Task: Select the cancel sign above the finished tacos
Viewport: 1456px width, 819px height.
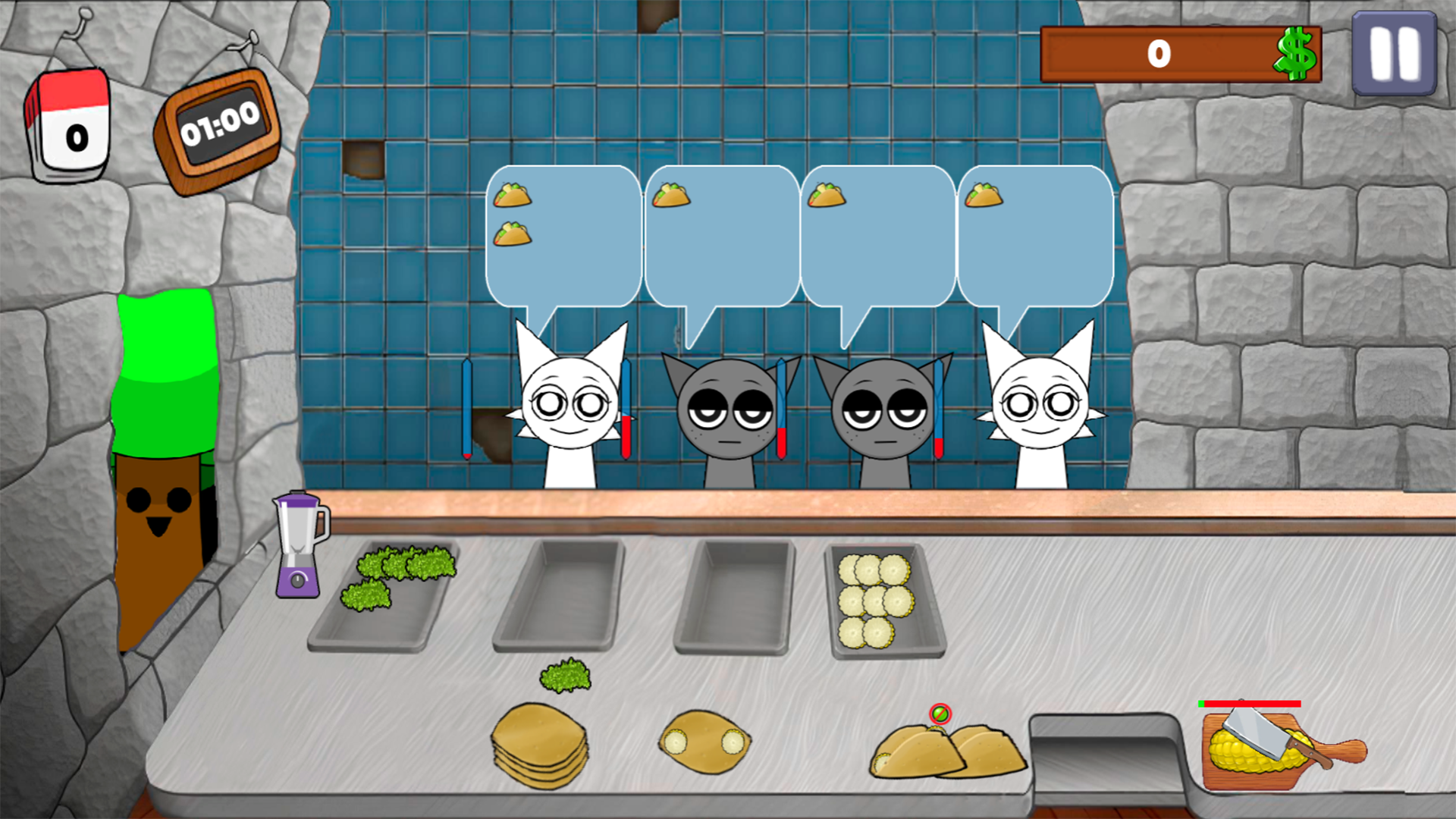Action: (x=940, y=714)
